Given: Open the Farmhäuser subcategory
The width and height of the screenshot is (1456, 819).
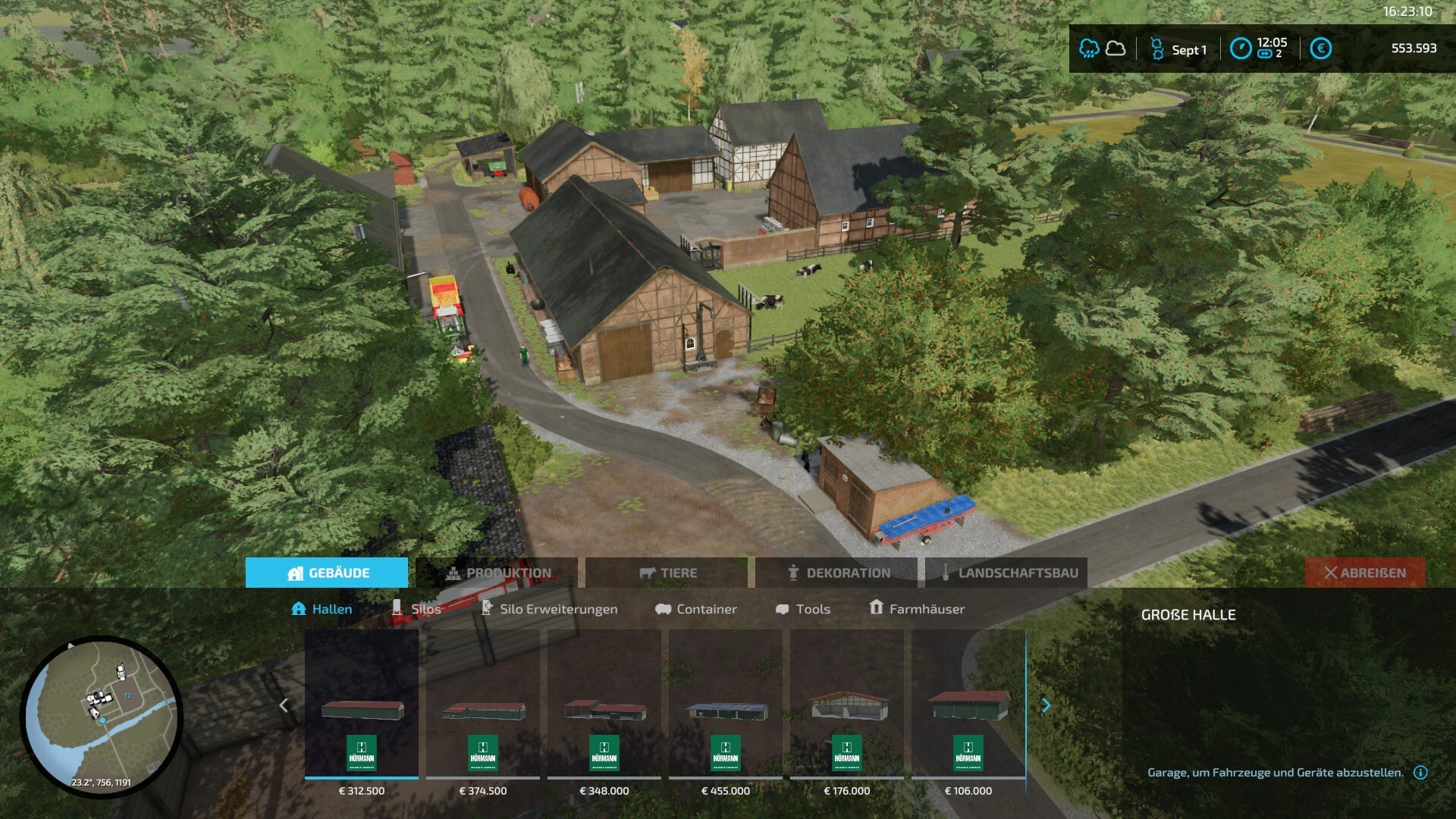Looking at the screenshot, I should pos(917,609).
